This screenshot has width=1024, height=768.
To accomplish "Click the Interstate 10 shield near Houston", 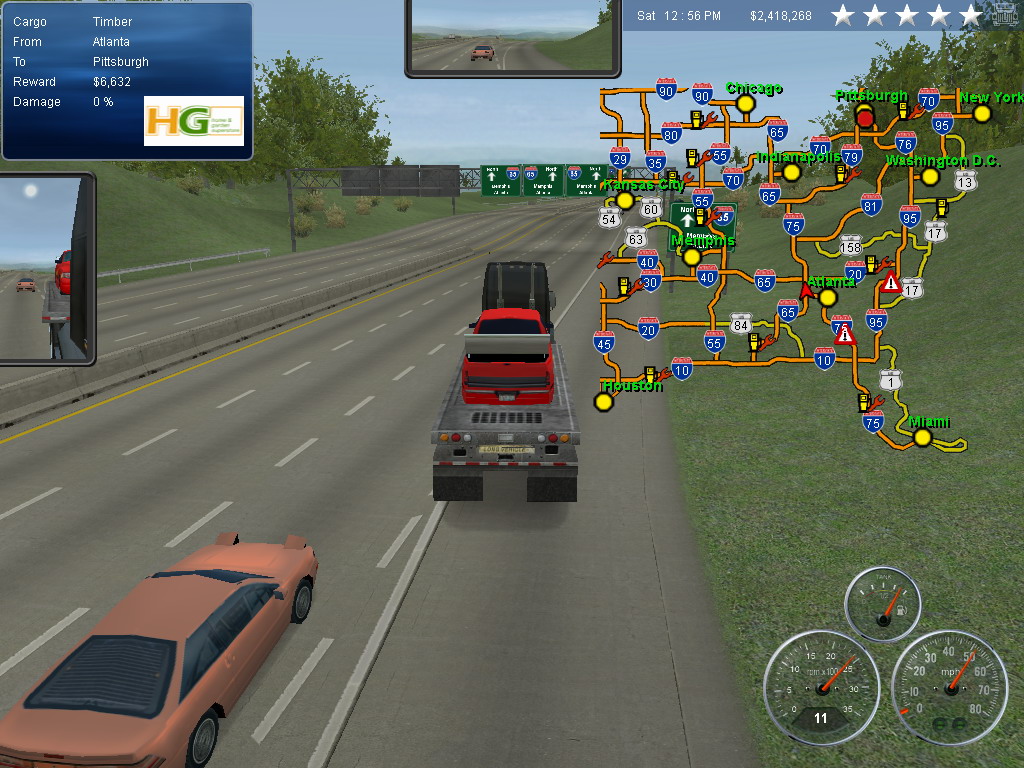I will coord(681,369).
